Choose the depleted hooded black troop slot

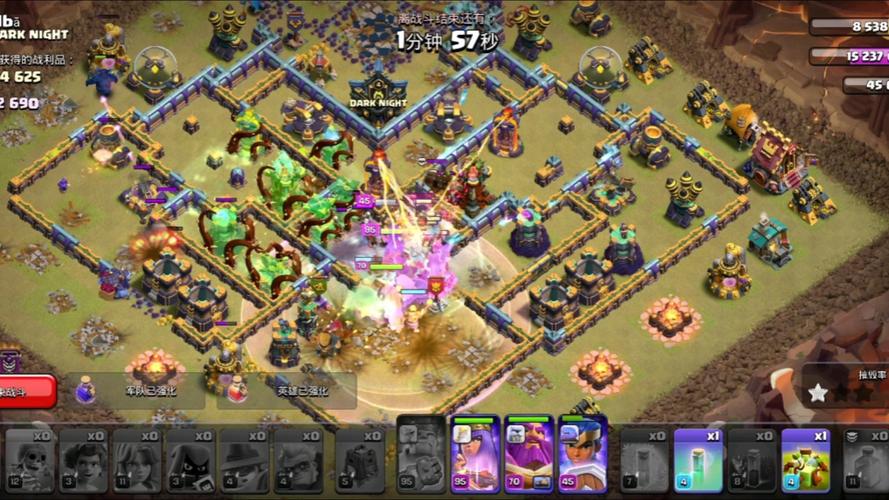(x=191, y=458)
